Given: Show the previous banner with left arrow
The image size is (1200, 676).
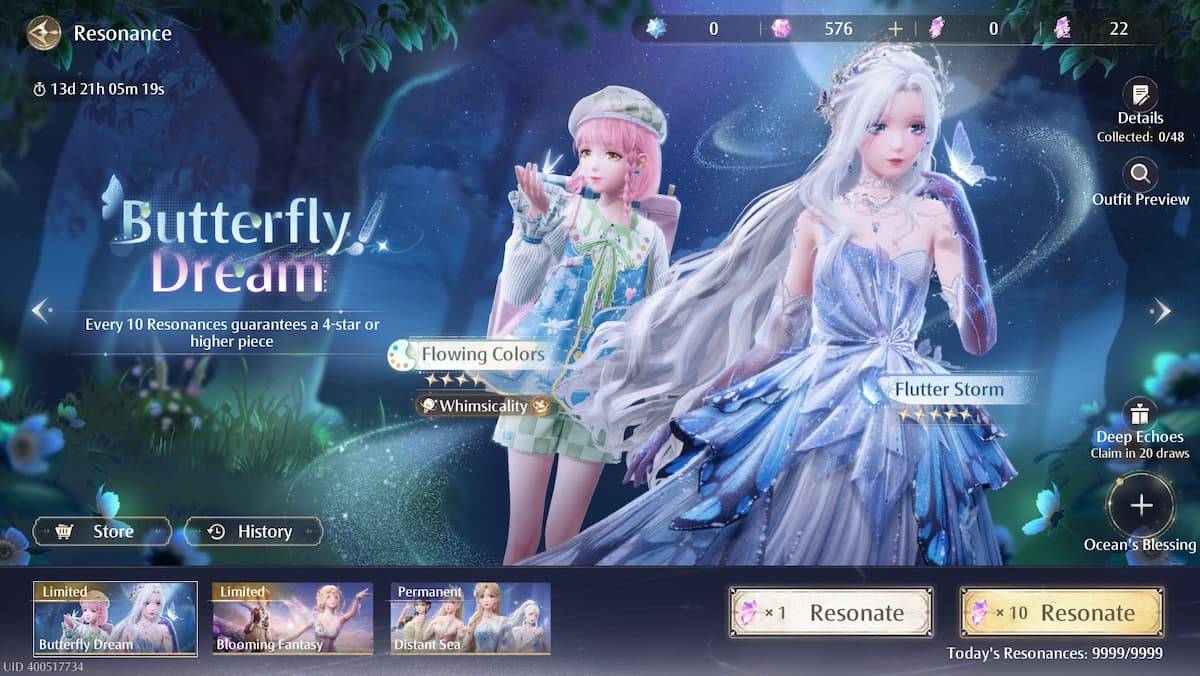Looking at the screenshot, I should point(40,311).
